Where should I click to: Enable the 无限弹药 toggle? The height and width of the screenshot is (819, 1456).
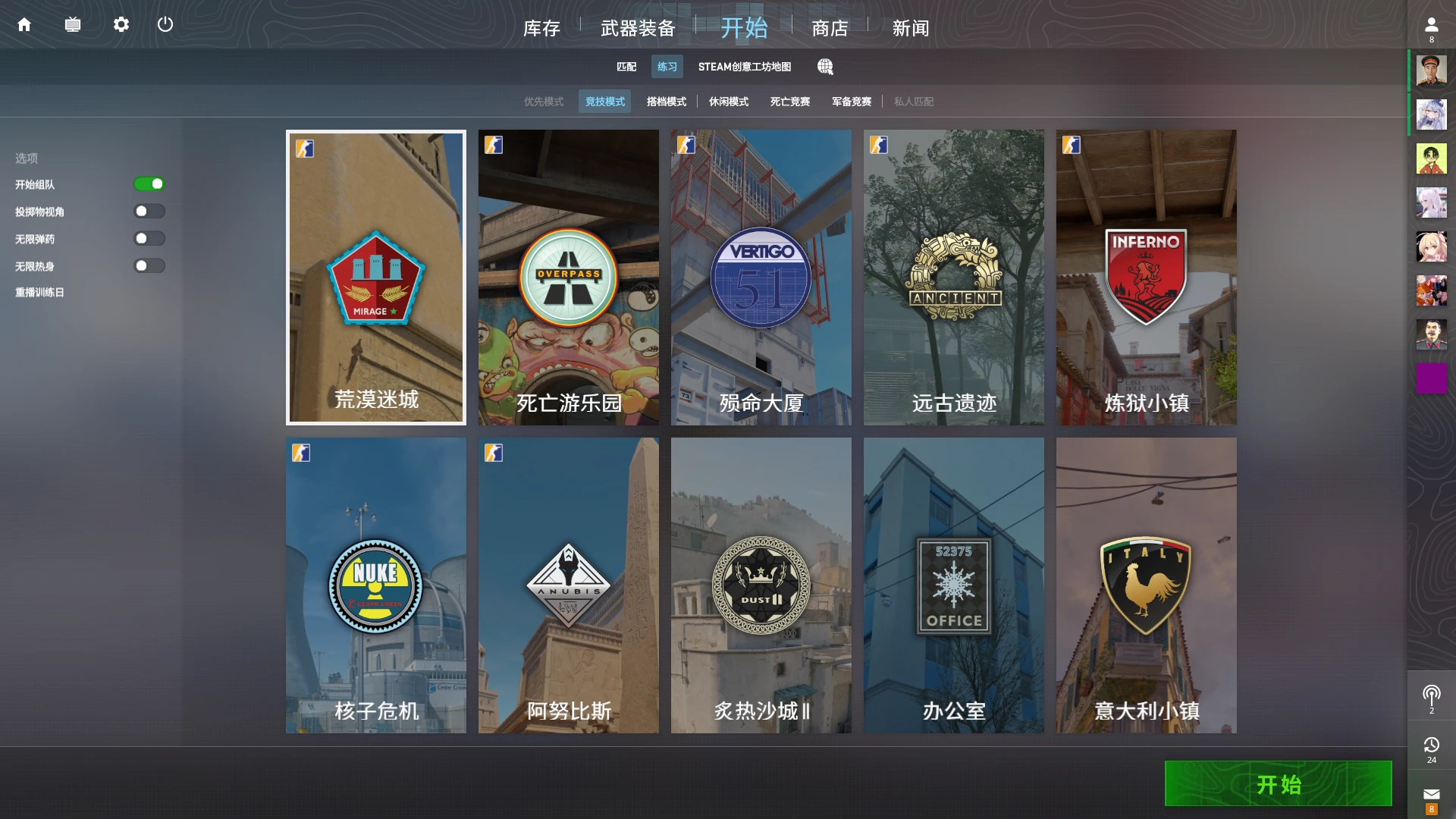149,238
